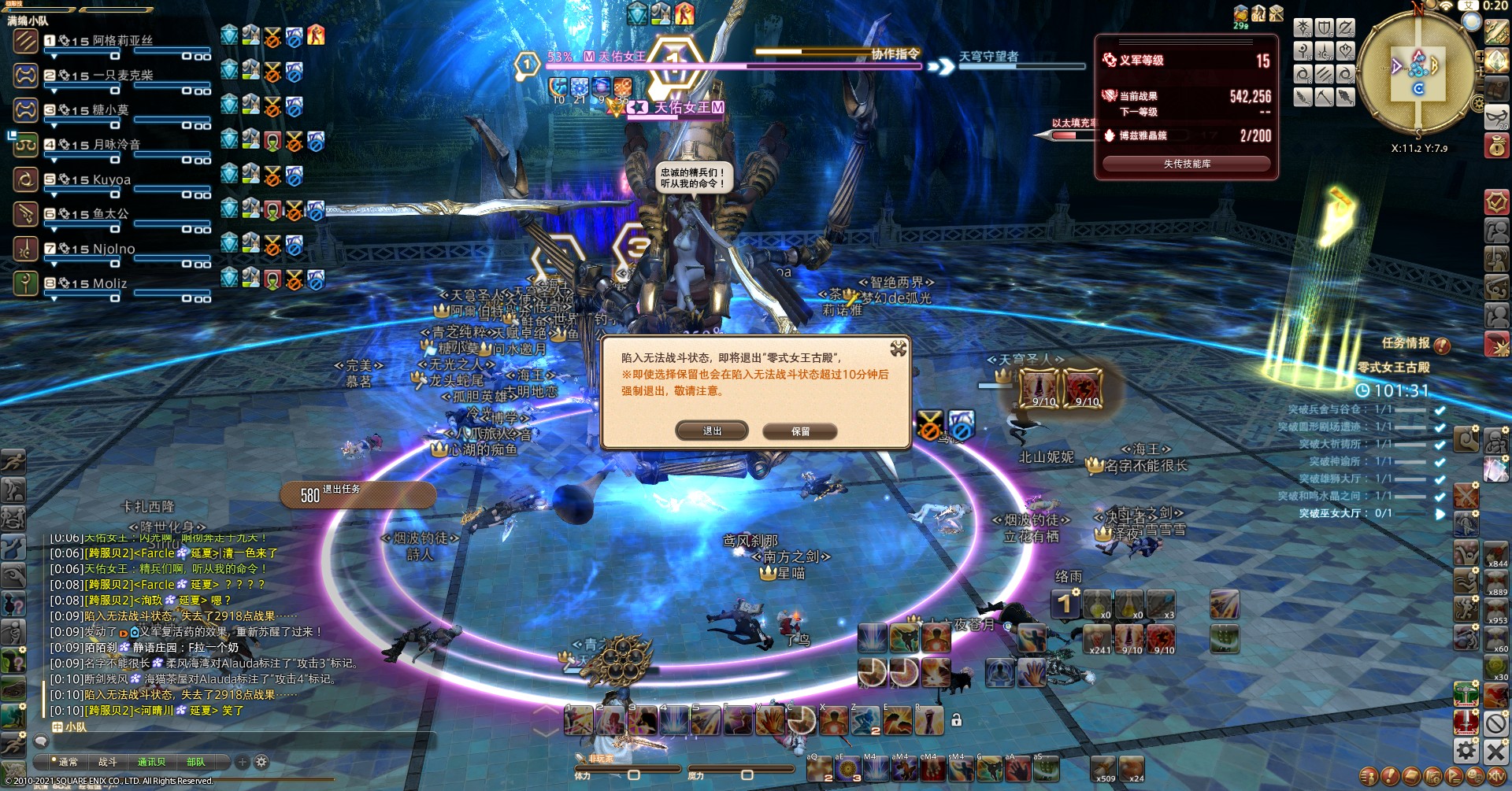Select party member 阿格莉亚丝
The height and width of the screenshot is (791, 1512).
pyautogui.click(x=122, y=41)
